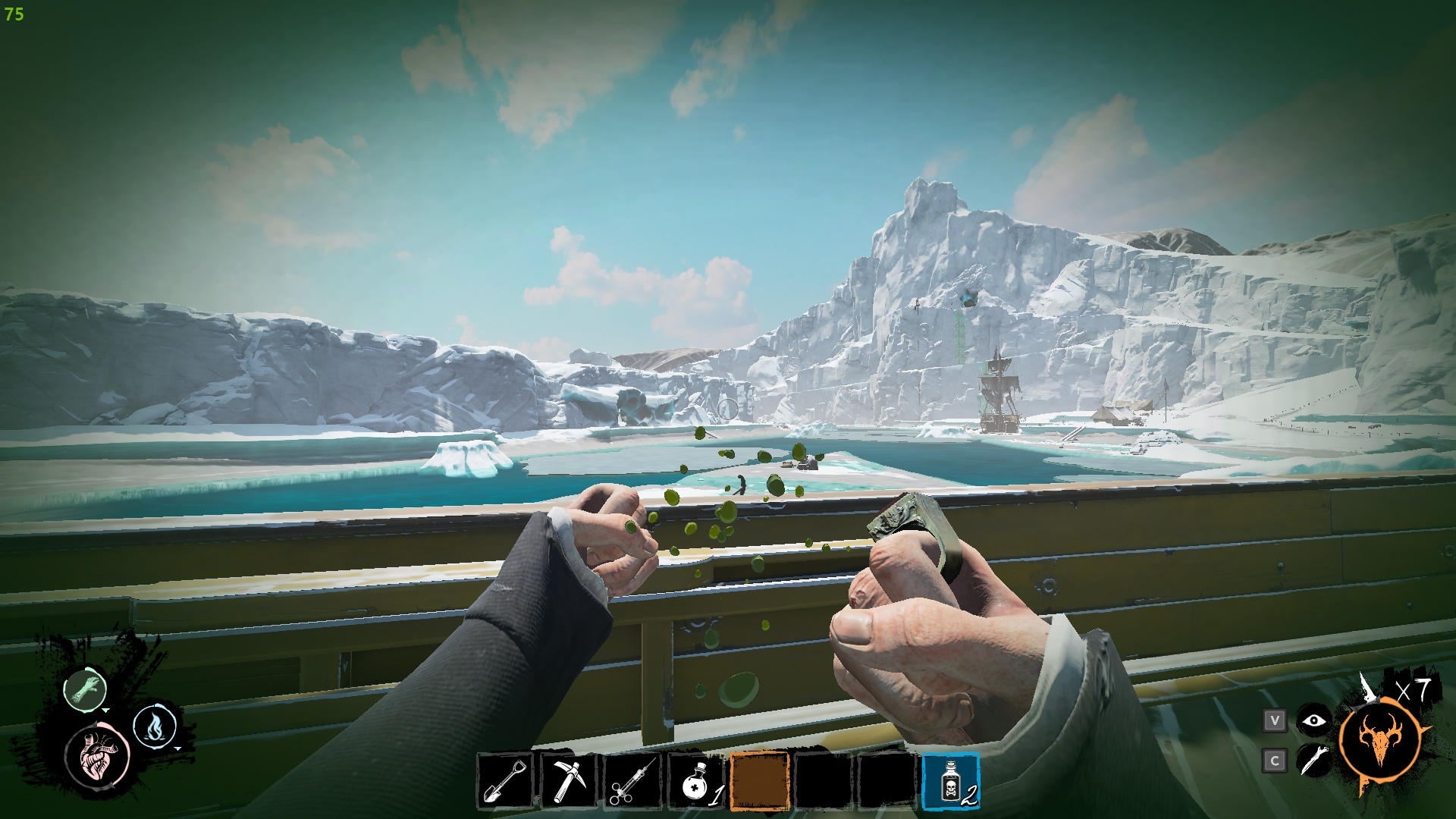Activate the eye vision ability icon
The width and height of the screenshot is (1456, 819).
click(1313, 720)
